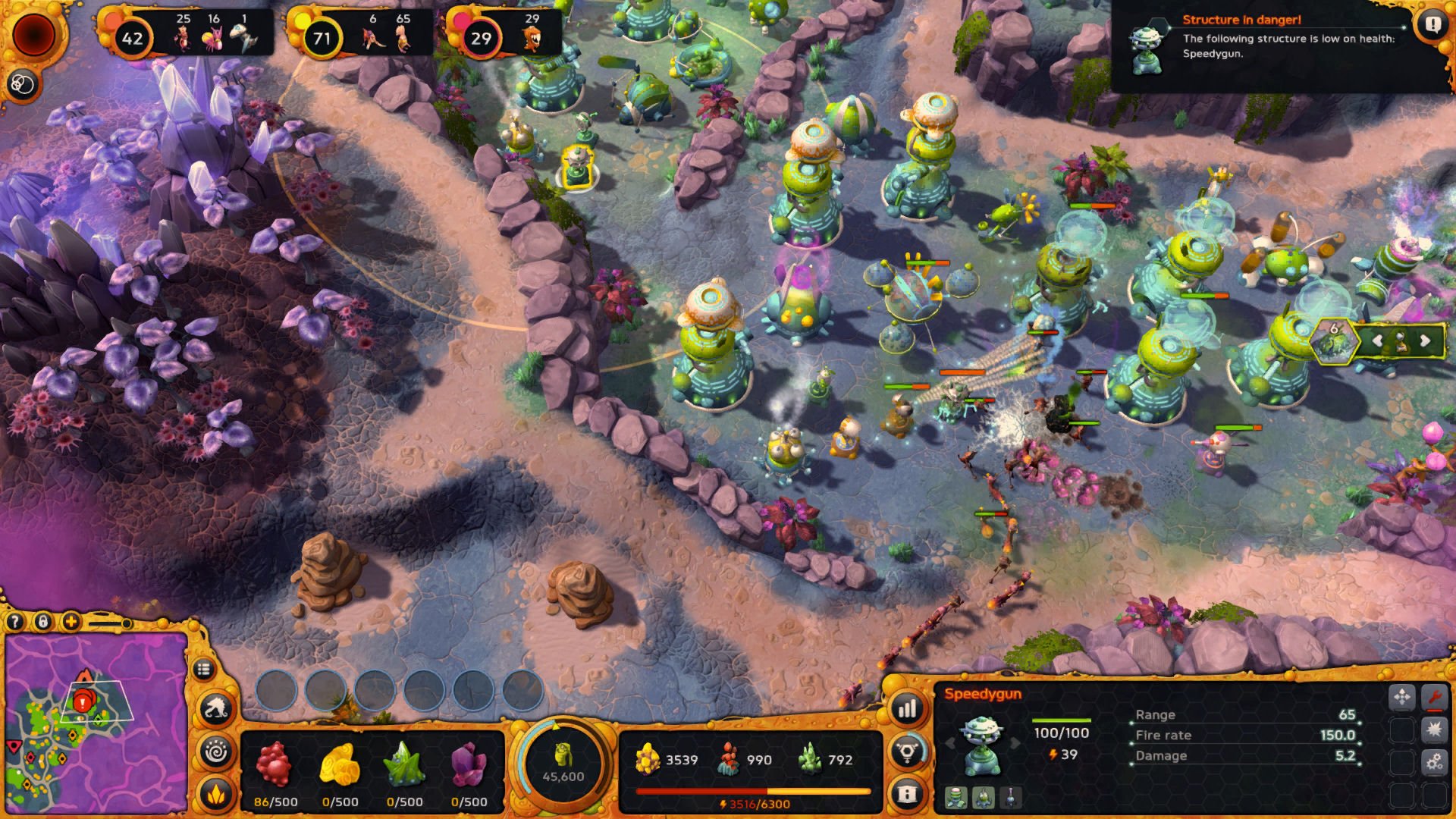The height and width of the screenshot is (819, 1456).
Task: Select the hexagon research button
Action: click(907, 752)
